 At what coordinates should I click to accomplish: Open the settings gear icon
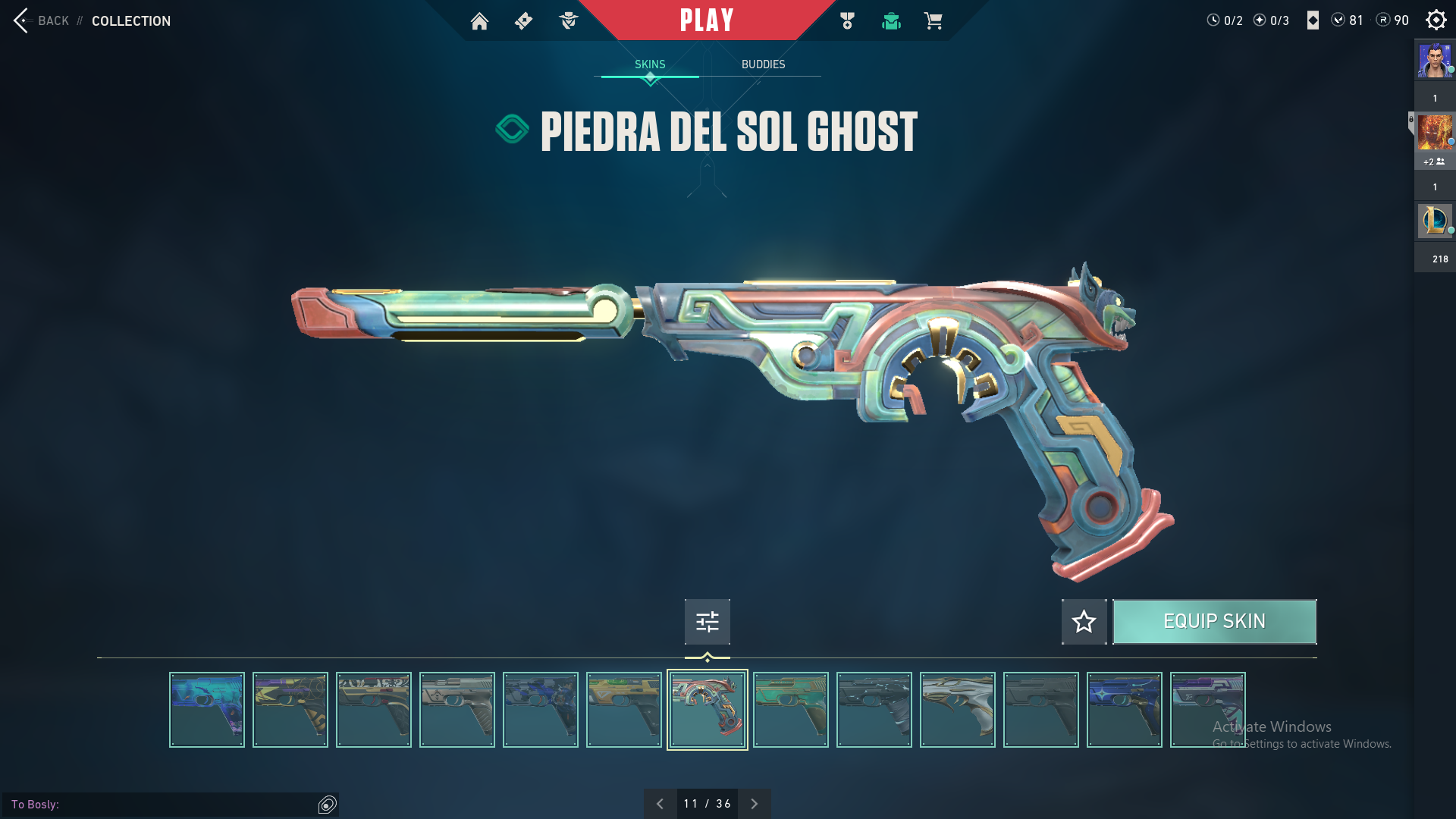point(1436,20)
